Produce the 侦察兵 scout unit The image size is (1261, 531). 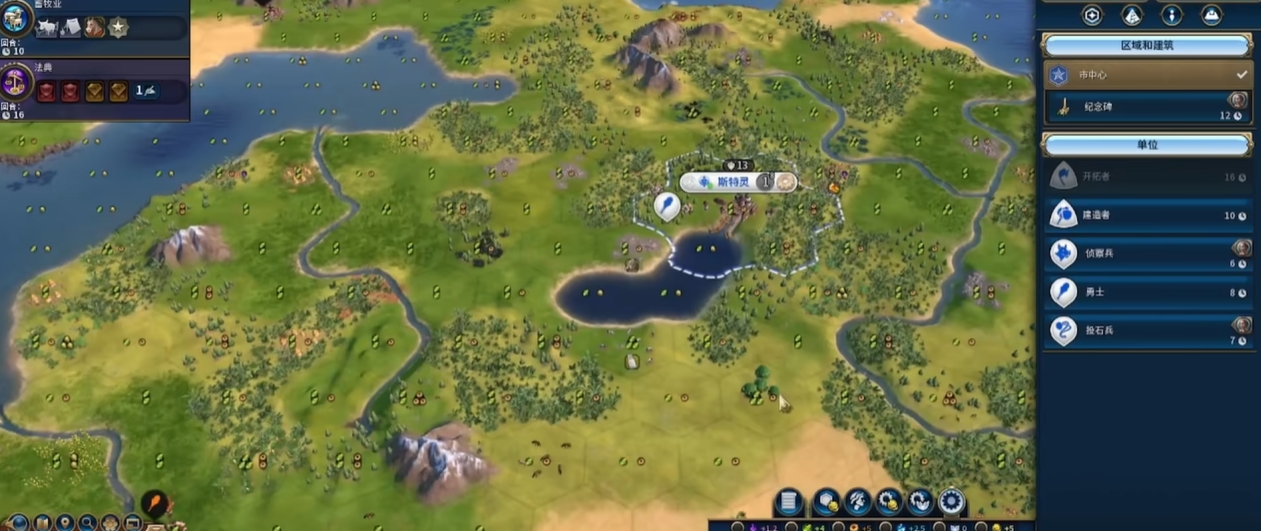point(1146,253)
